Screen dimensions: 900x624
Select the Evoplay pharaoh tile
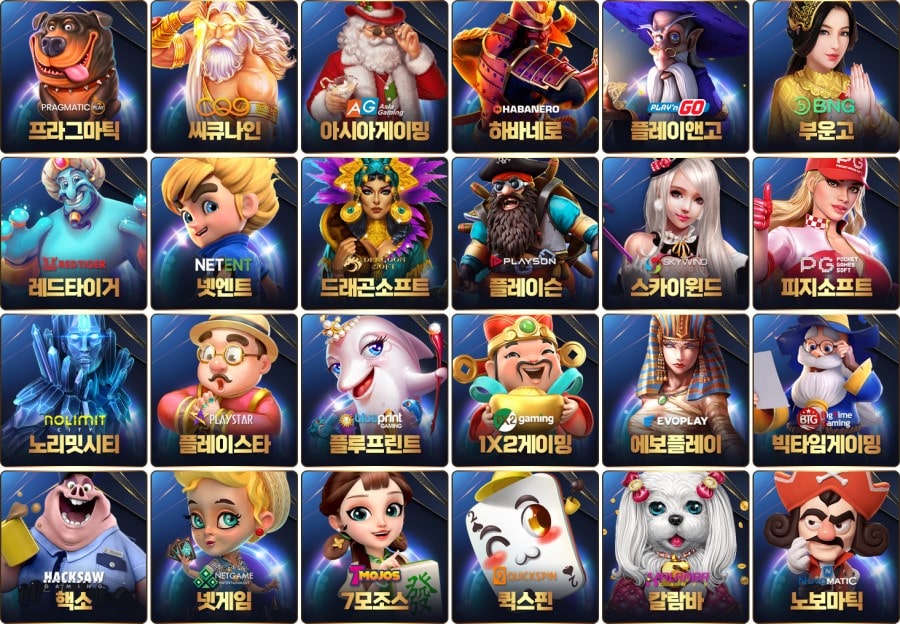[x=676, y=388]
